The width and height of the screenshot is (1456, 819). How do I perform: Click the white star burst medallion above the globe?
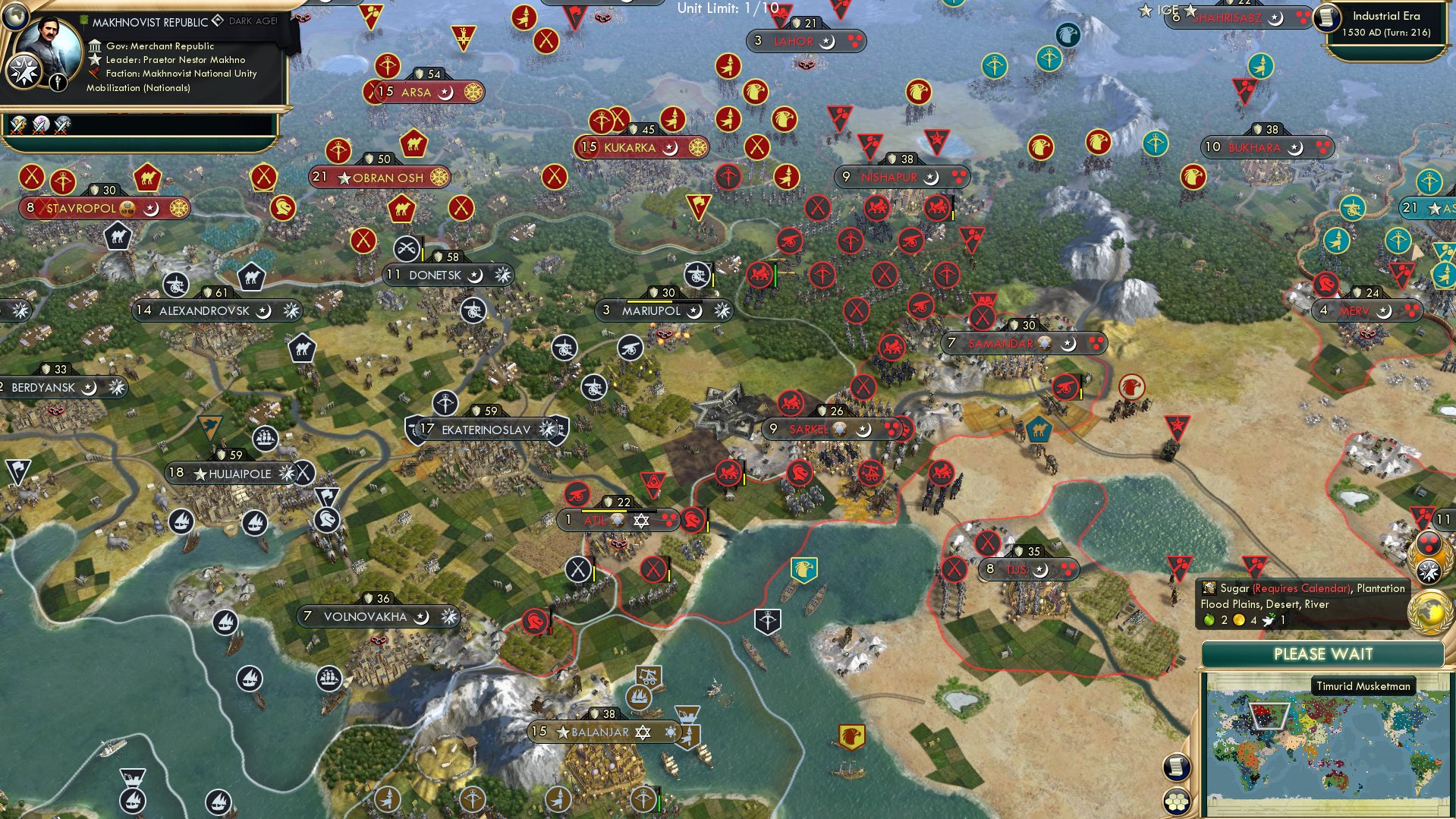coord(1431,569)
